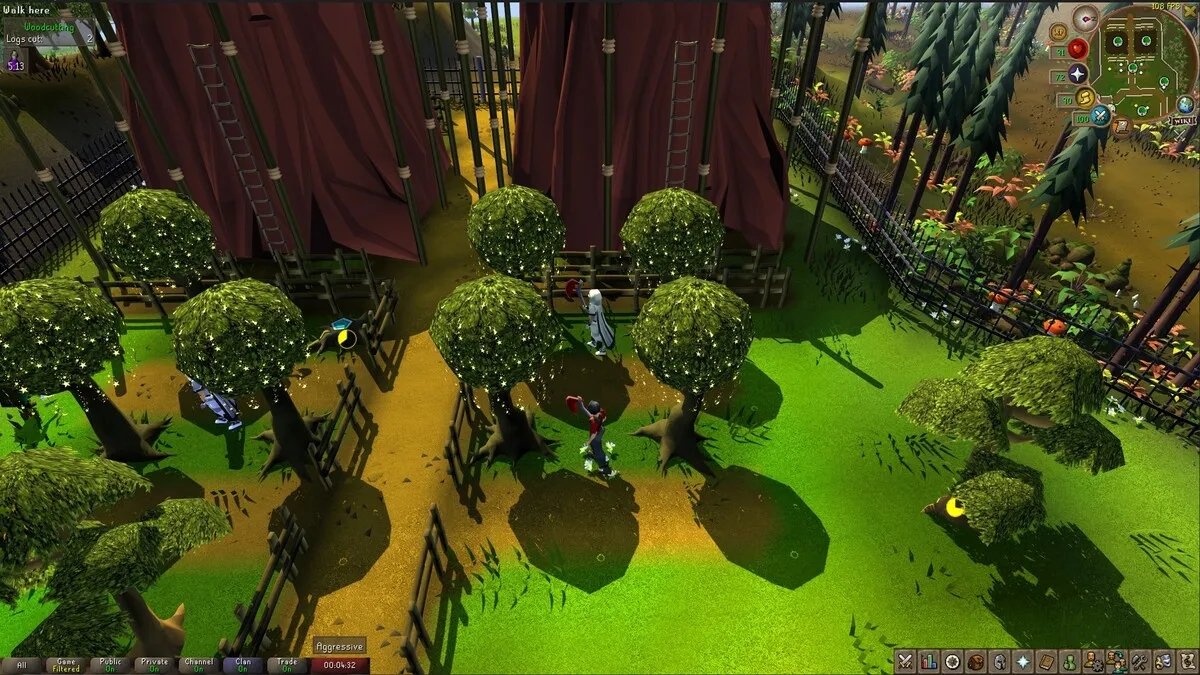Open the Combat Options tab
Image resolution: width=1200 pixels, height=675 pixels.
pyautogui.click(x=906, y=661)
